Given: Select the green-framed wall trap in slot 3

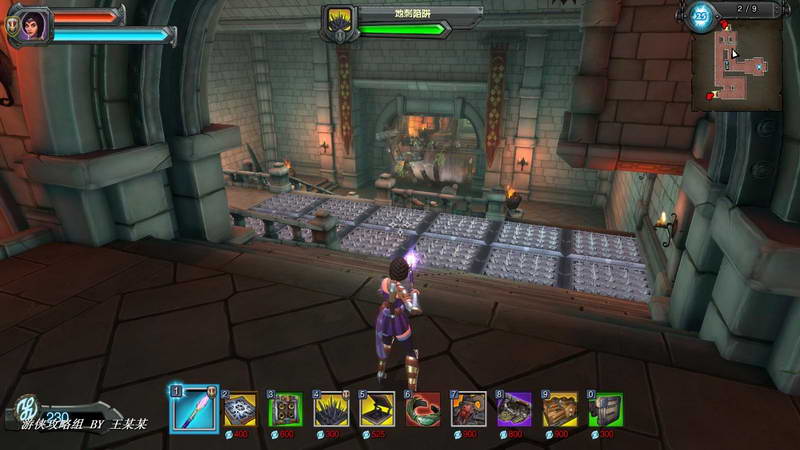Looking at the screenshot, I should click(x=287, y=409).
